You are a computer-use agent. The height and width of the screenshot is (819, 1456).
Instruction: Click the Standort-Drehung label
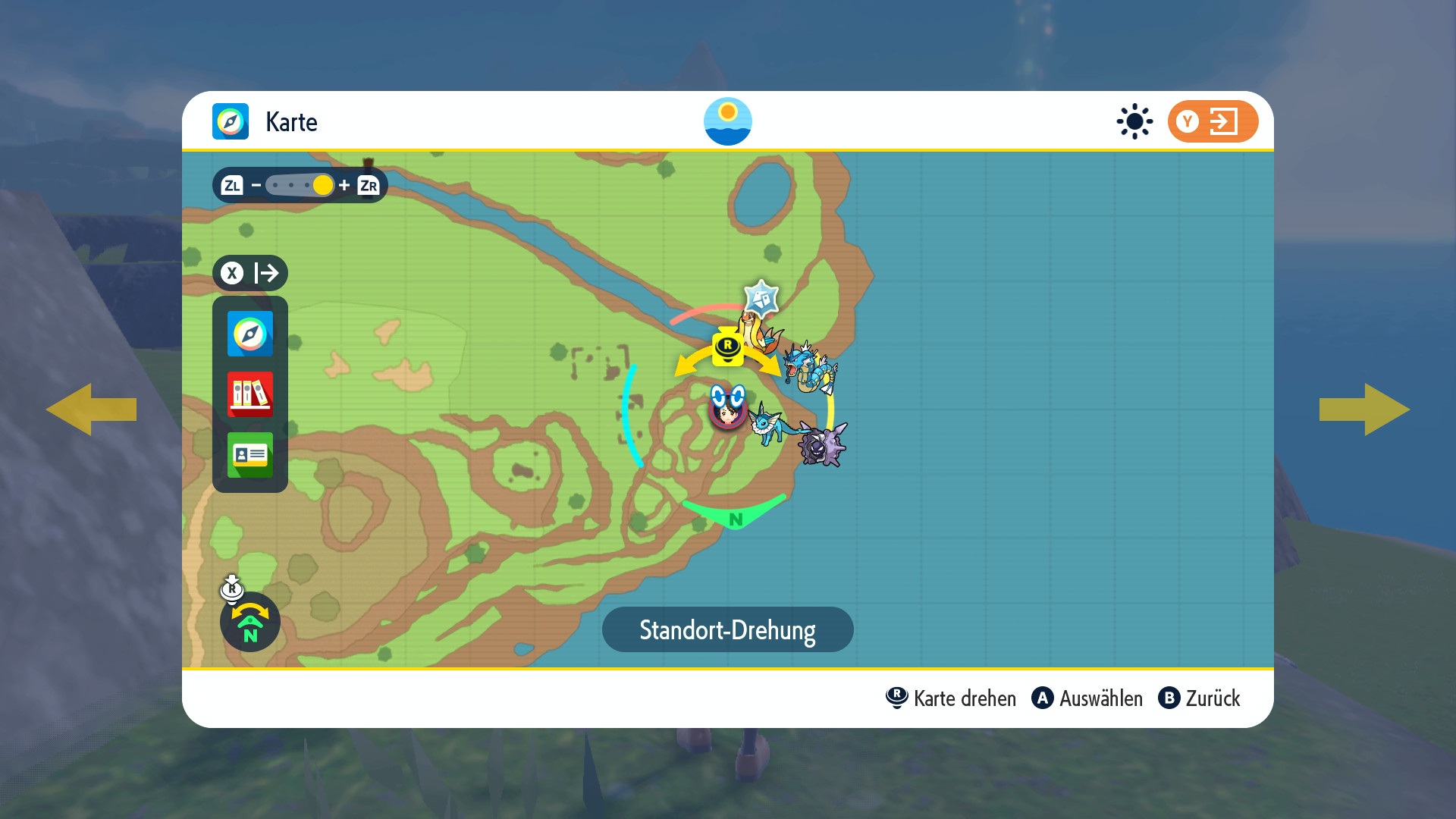coord(727,629)
